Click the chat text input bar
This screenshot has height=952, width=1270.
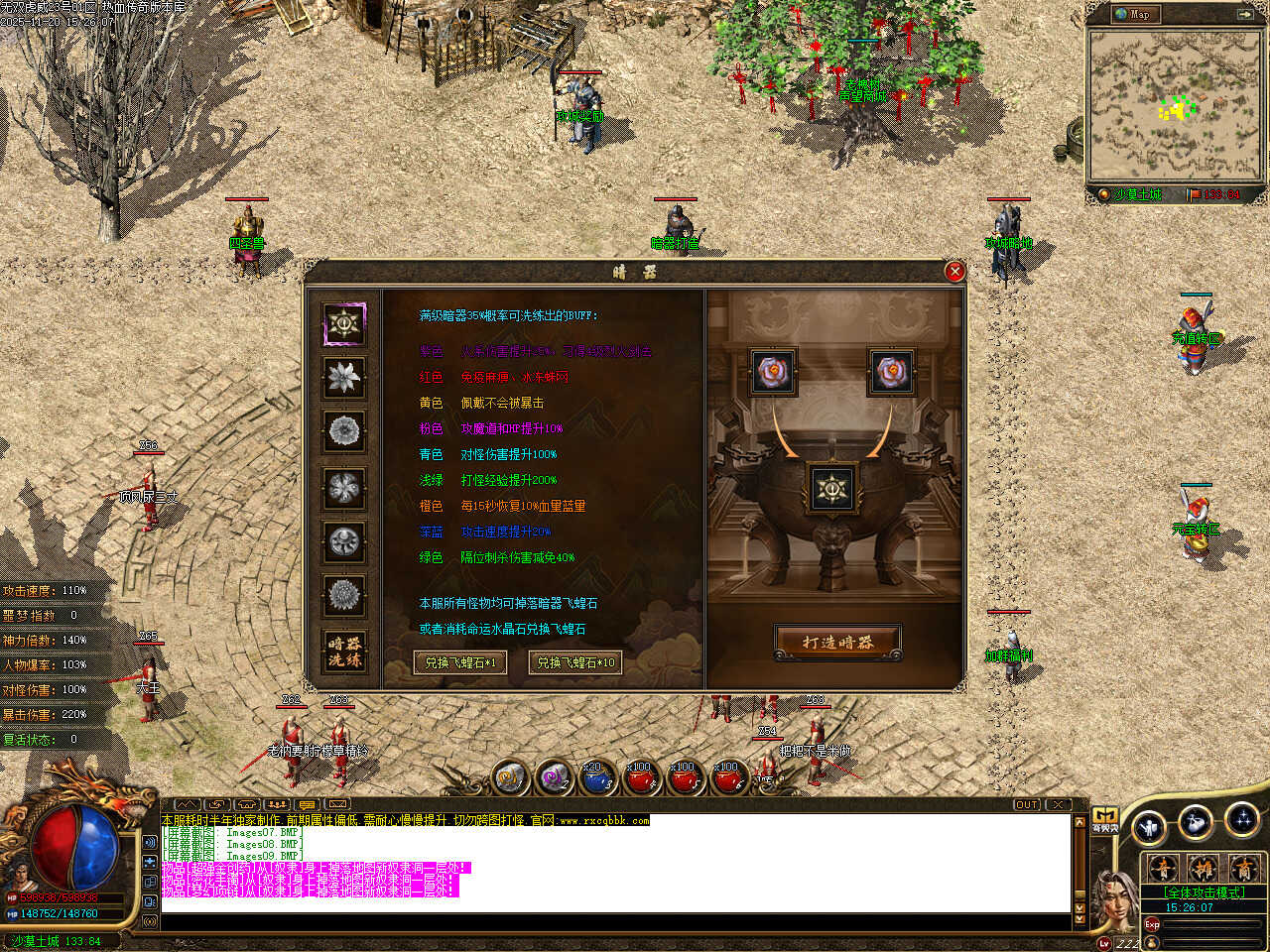pos(615,923)
